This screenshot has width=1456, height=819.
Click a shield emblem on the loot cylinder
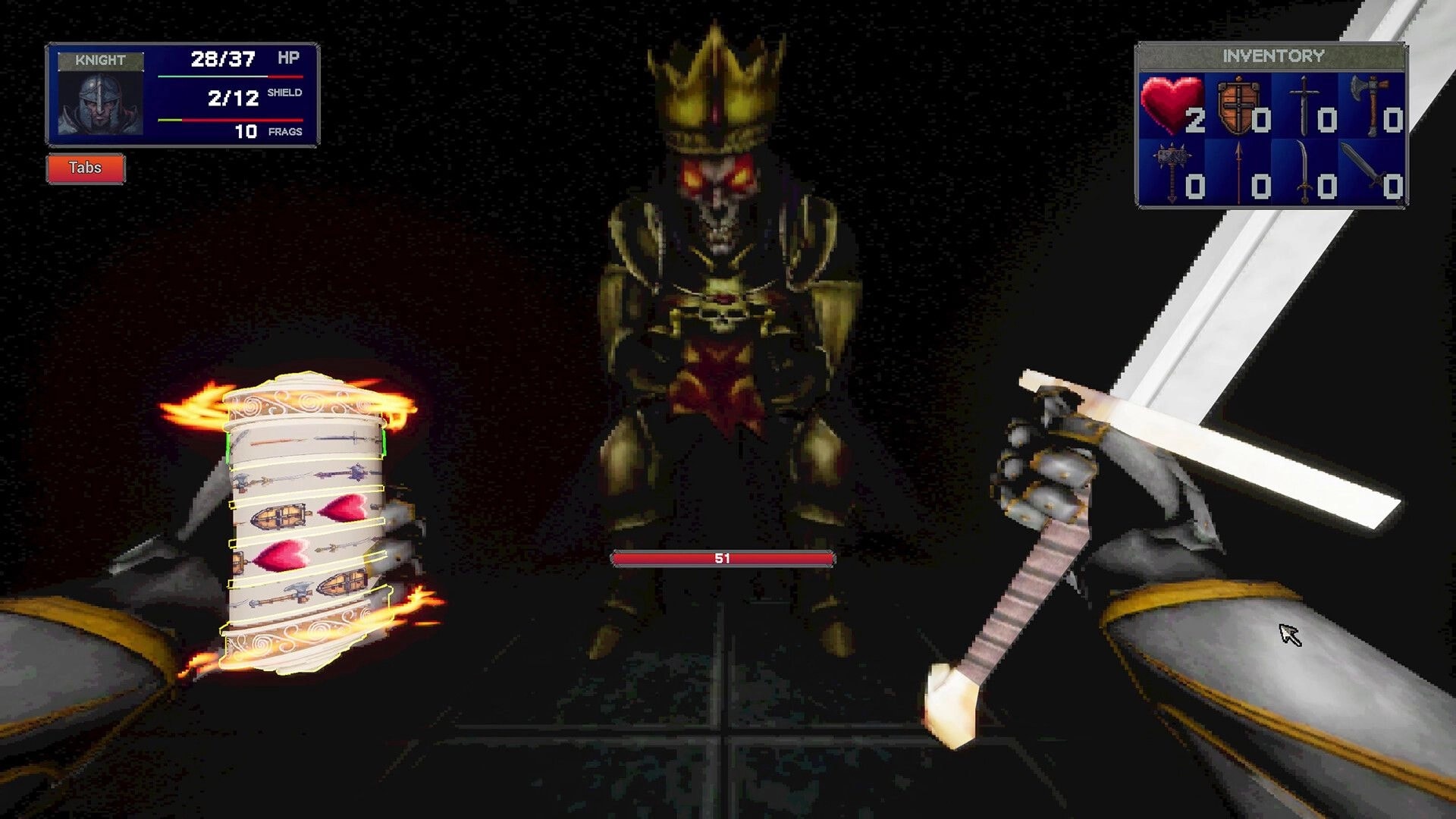(x=281, y=516)
